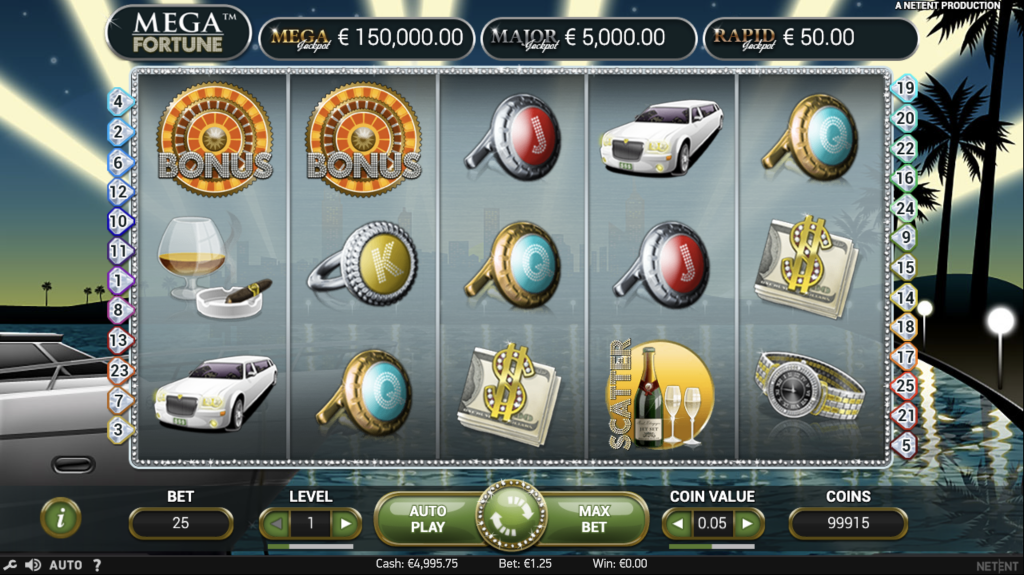Raise the coin value

tap(746, 523)
